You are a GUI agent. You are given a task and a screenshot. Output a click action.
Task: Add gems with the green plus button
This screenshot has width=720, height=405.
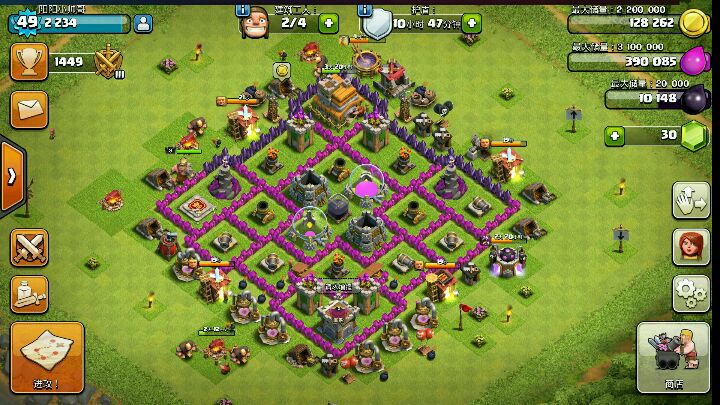tap(615, 135)
